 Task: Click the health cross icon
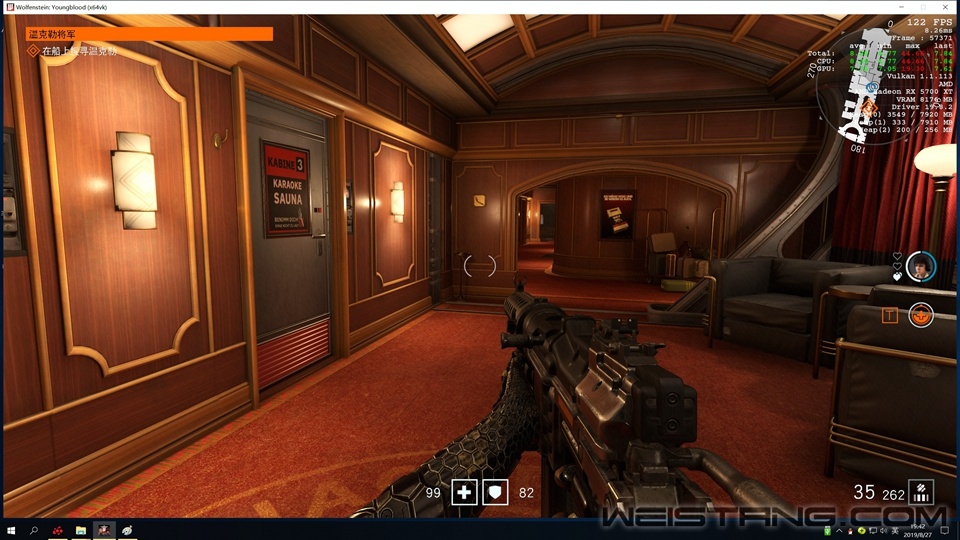pyautogui.click(x=464, y=492)
